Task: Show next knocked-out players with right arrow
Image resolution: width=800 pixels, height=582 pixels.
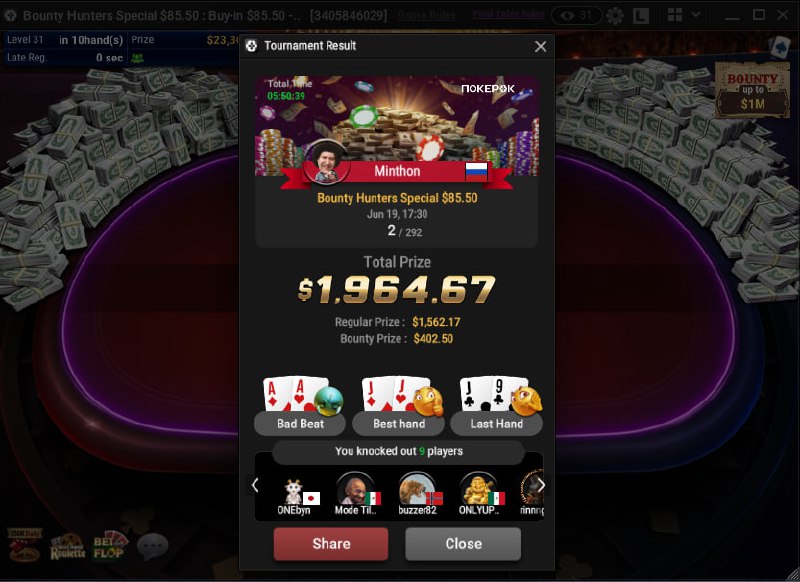Action: pyautogui.click(x=541, y=485)
